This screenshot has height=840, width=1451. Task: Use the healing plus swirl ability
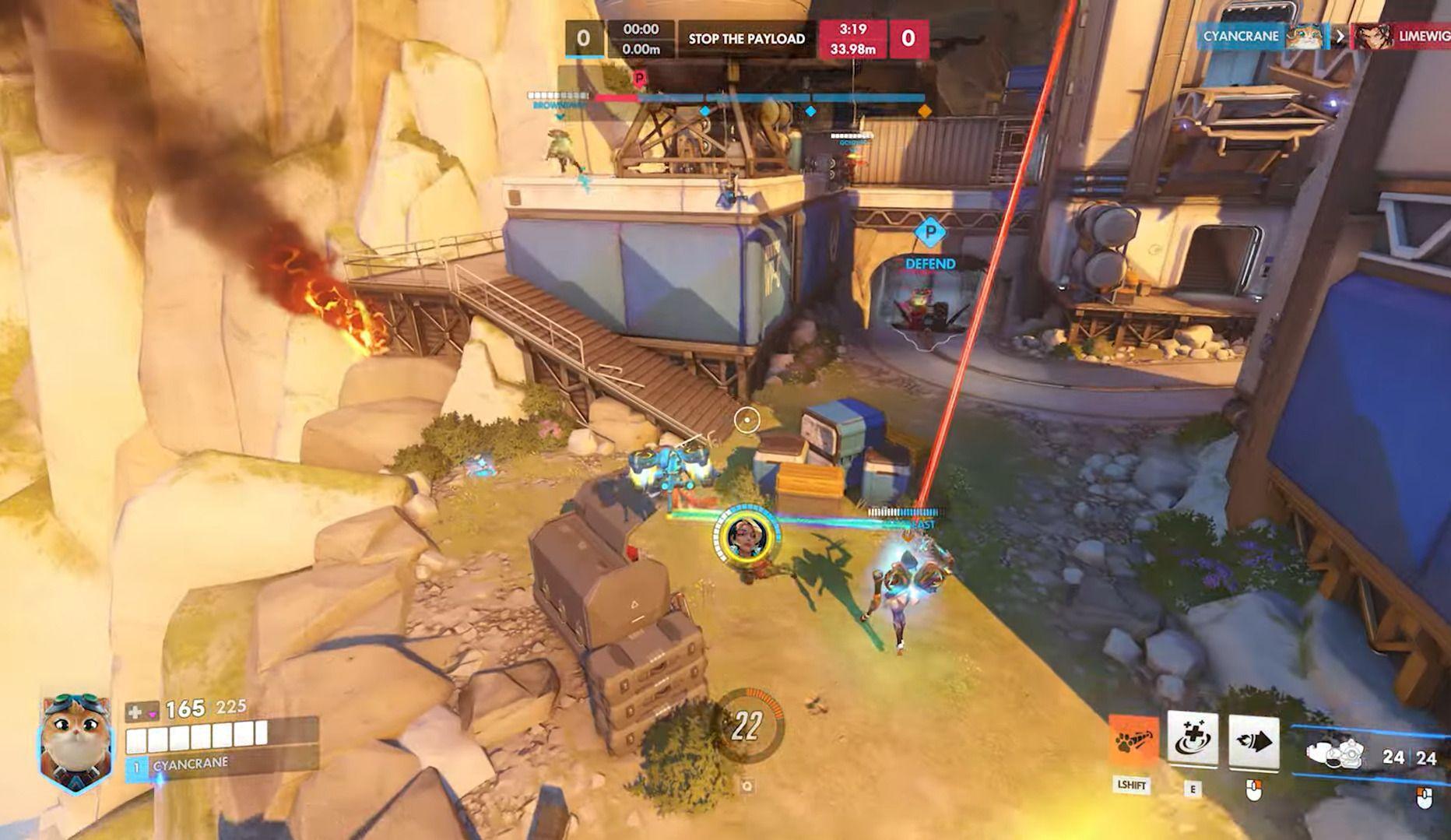tap(1192, 740)
